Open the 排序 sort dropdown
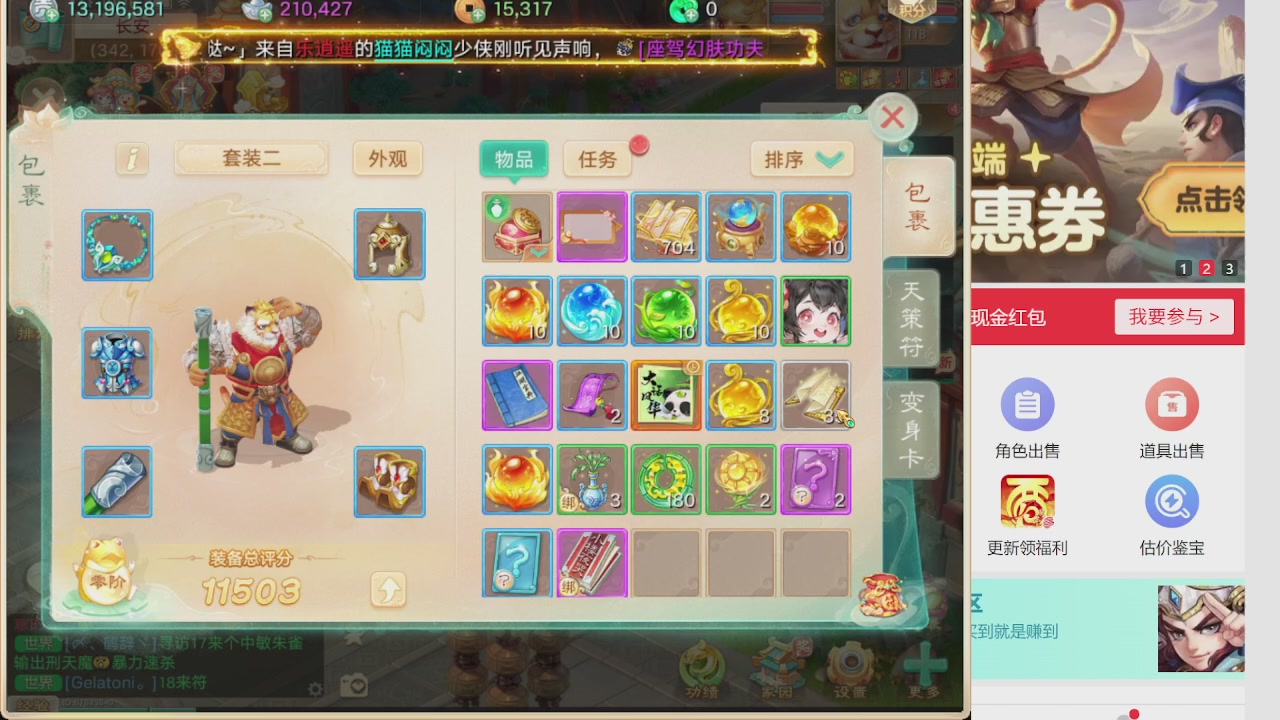The width and height of the screenshot is (1280, 720). click(801, 159)
